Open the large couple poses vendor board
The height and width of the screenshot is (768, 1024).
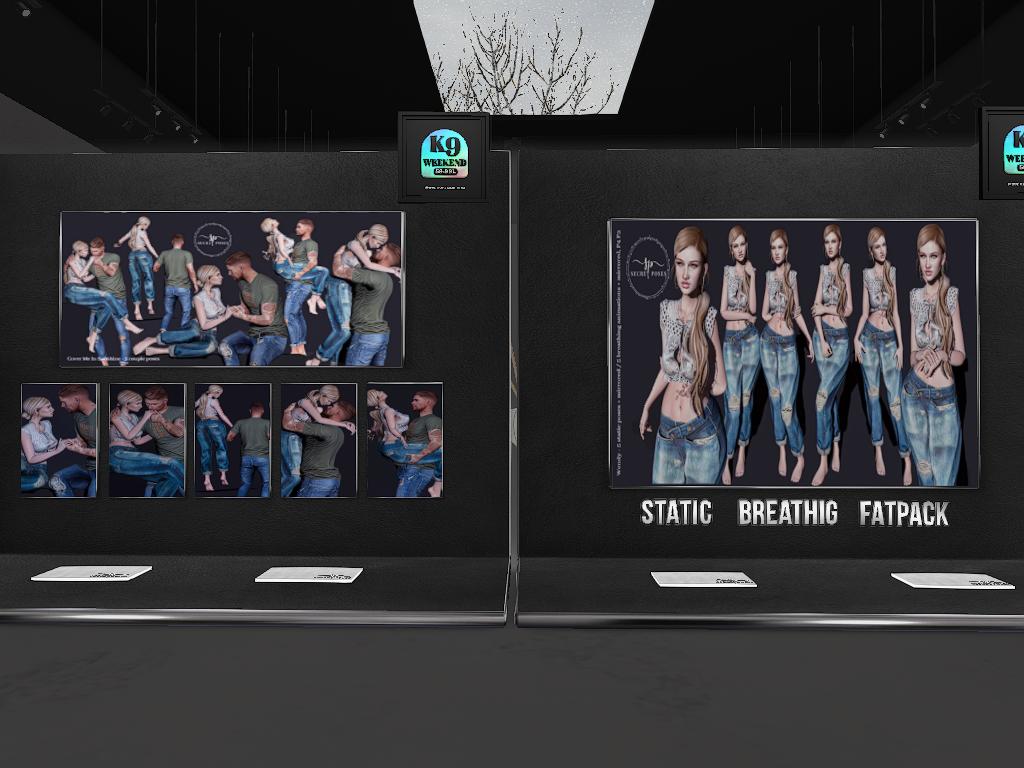232,289
